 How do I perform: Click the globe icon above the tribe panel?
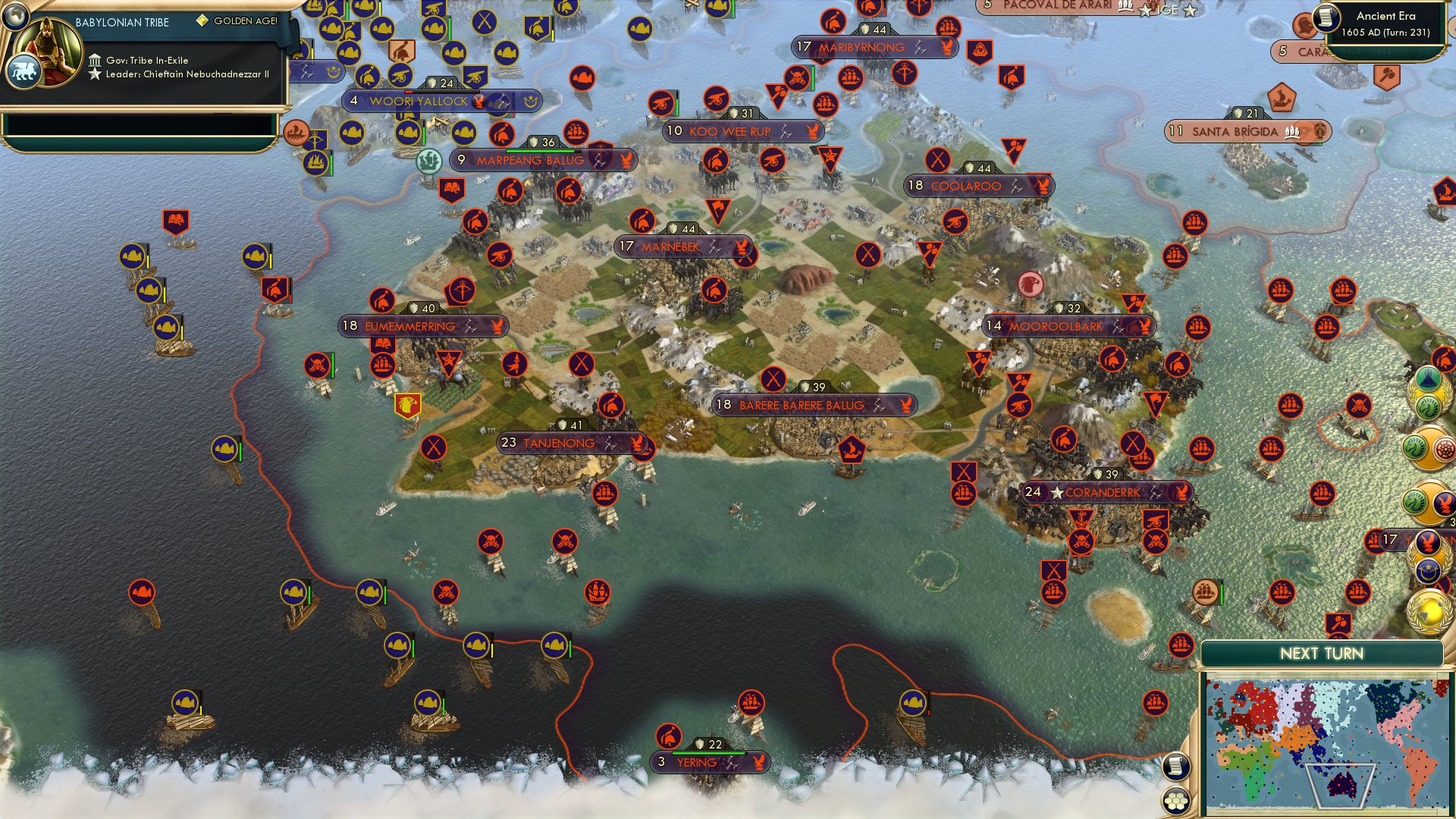(15, 18)
